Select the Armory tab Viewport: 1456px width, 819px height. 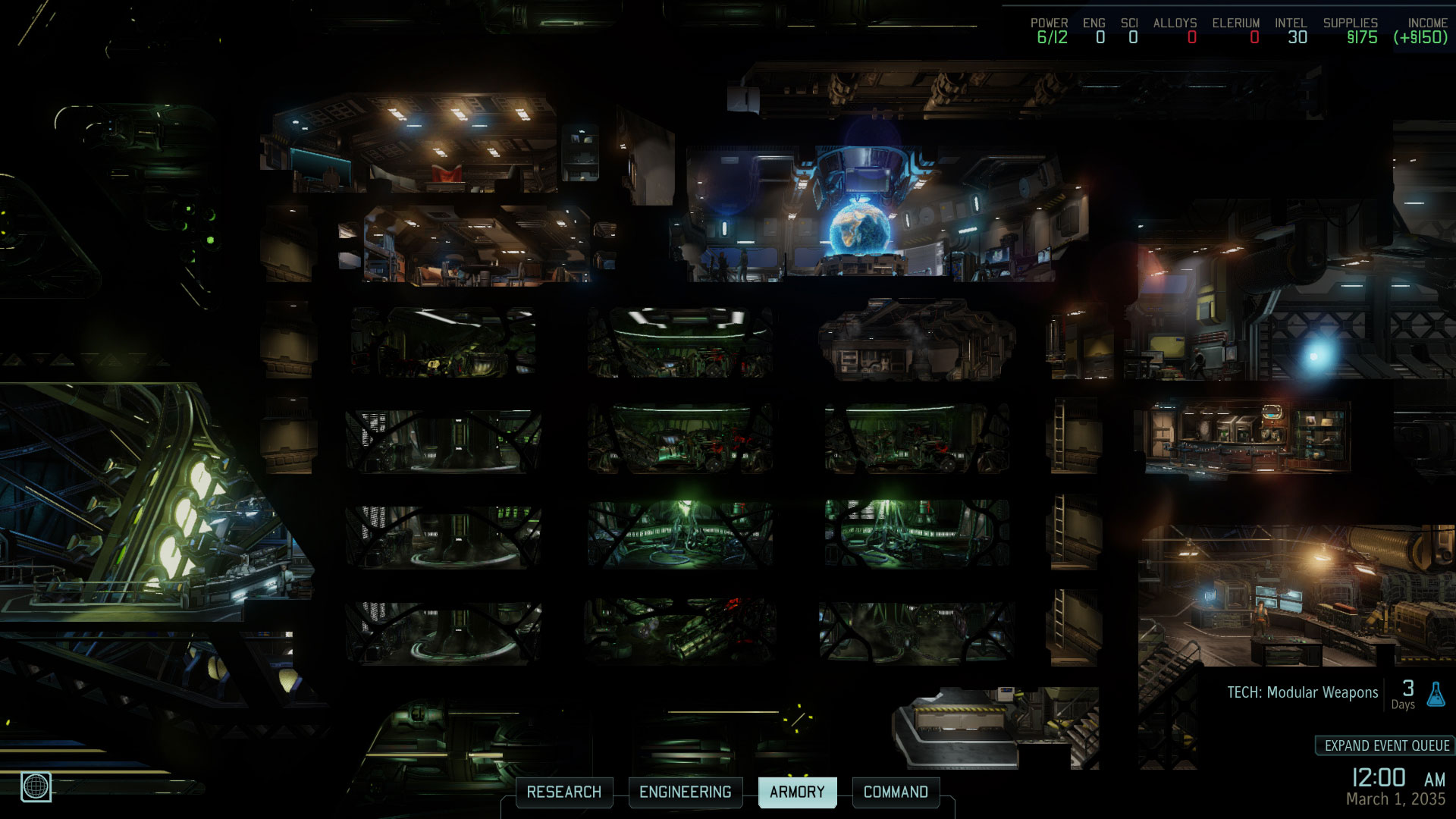click(797, 792)
